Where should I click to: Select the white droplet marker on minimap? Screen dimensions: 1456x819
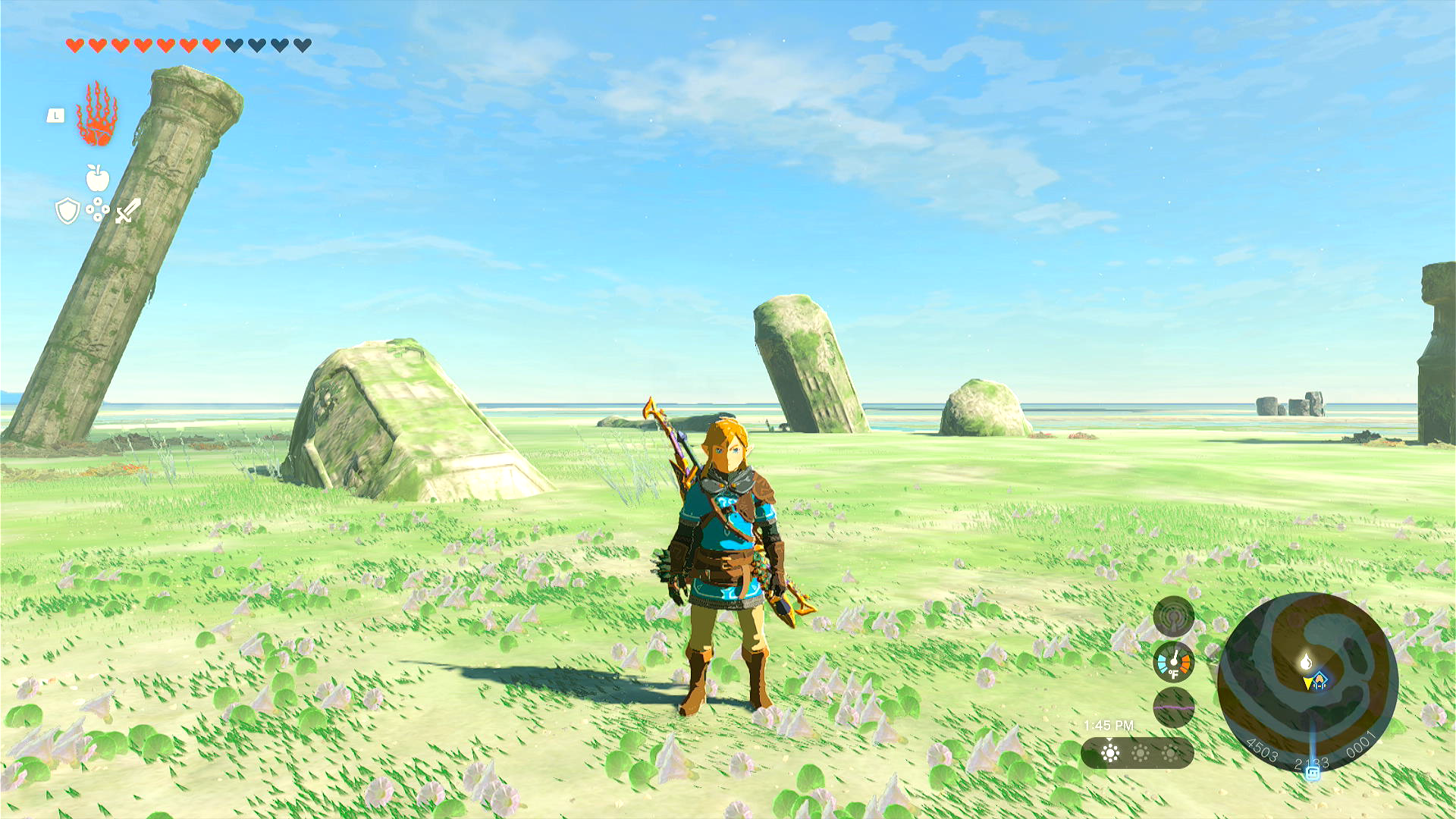click(x=1305, y=662)
